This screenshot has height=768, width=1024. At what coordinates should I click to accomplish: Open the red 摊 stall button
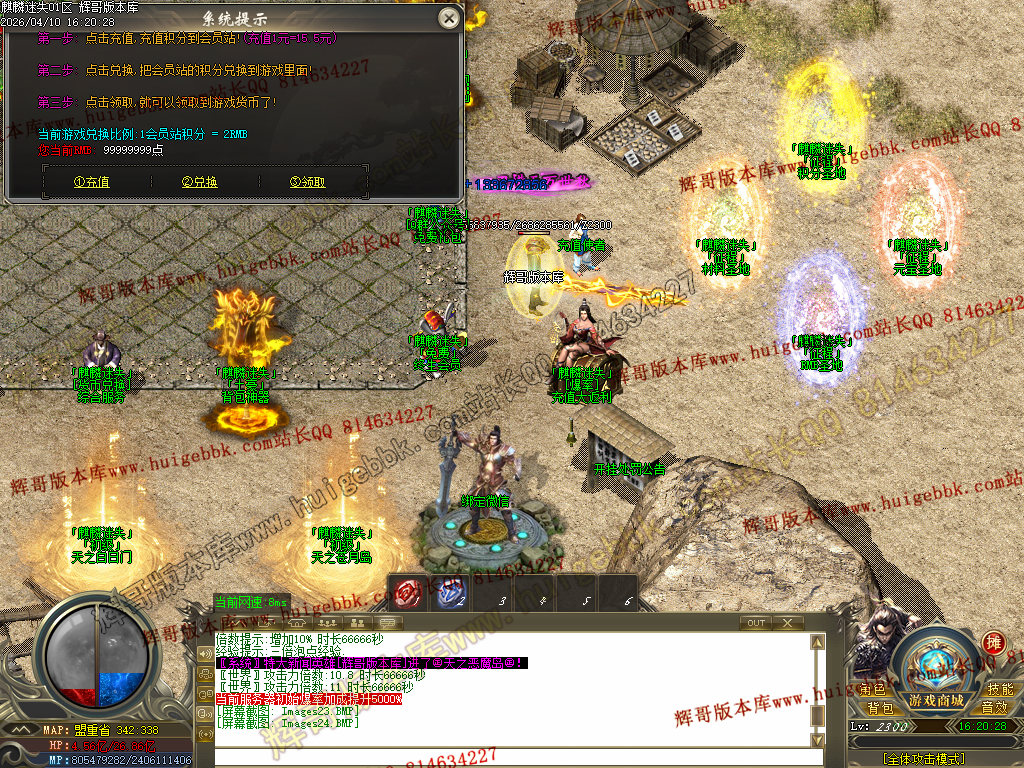(993, 642)
